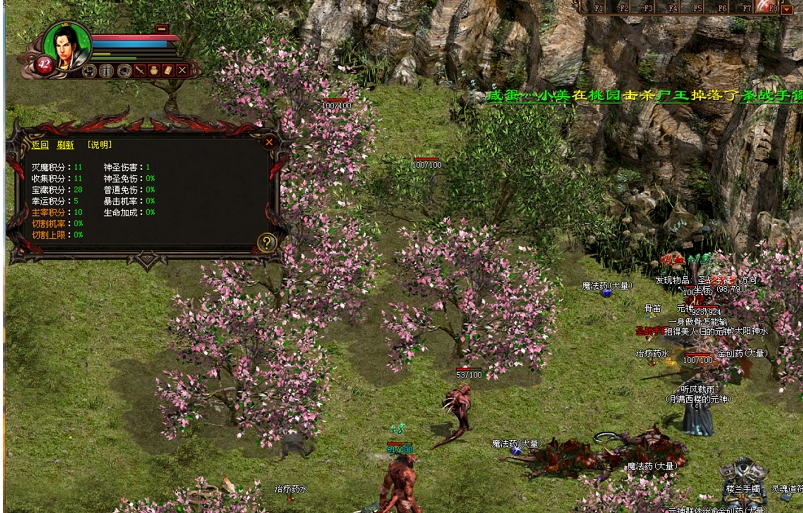This screenshot has width=803, height=513.
Task: Open the question mark help button
Action: point(266,242)
